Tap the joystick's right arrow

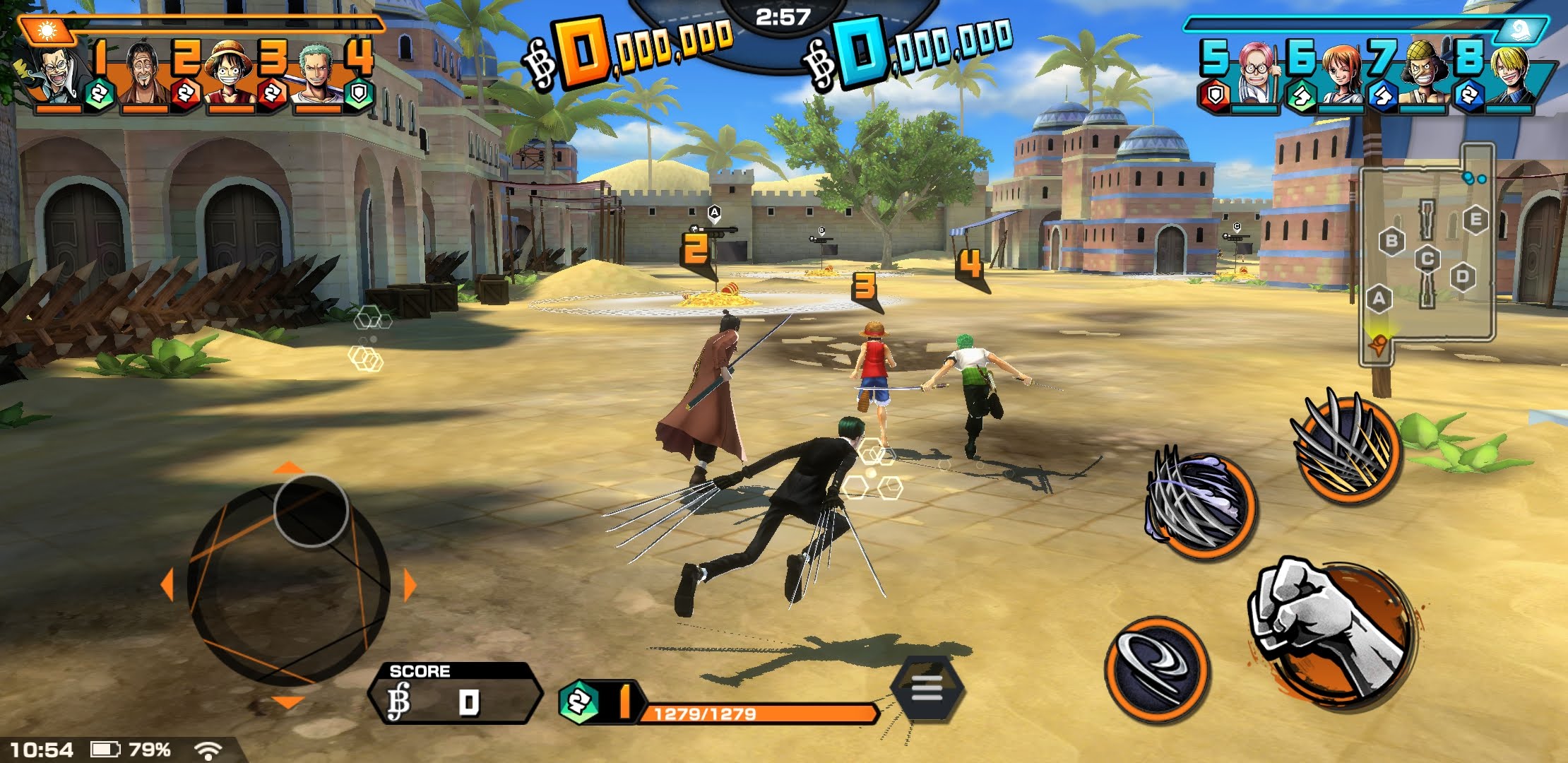click(x=410, y=586)
